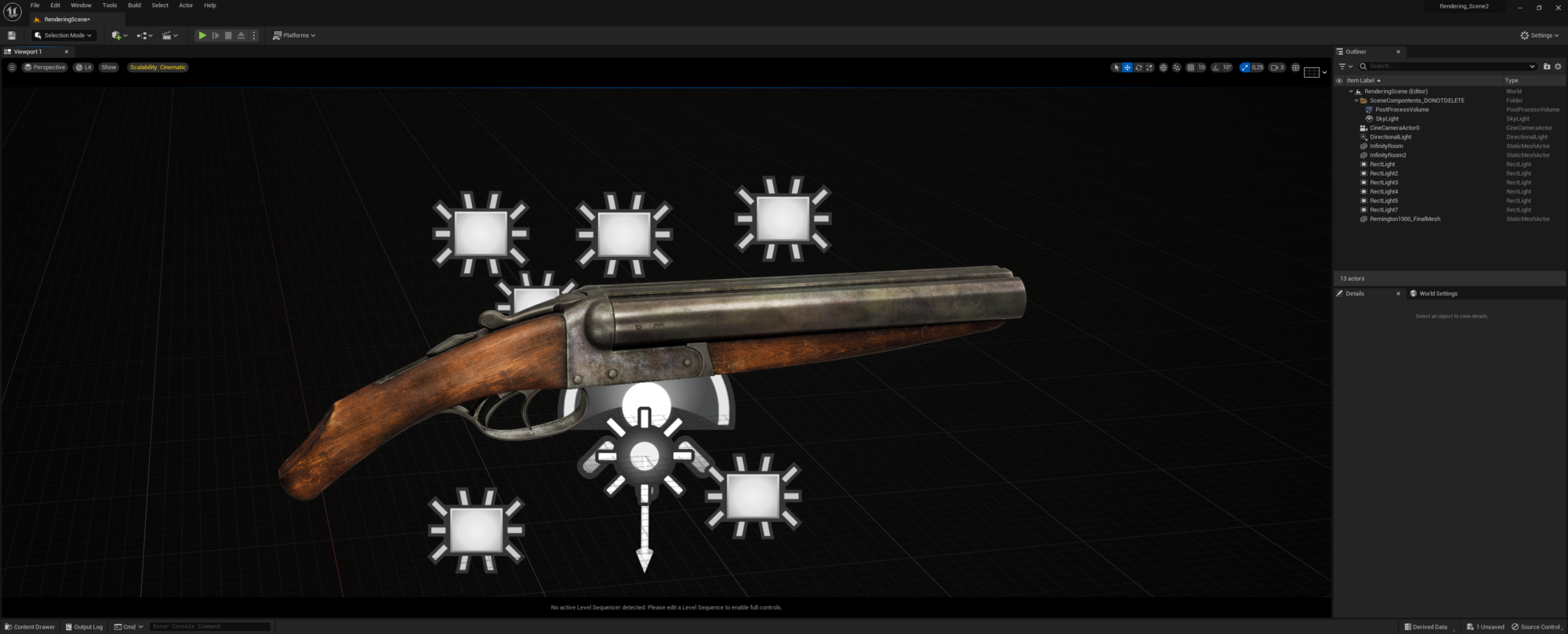Image resolution: width=1568 pixels, height=634 pixels.
Task: Select the Rotate transform tool in viewport
Action: 1138,67
